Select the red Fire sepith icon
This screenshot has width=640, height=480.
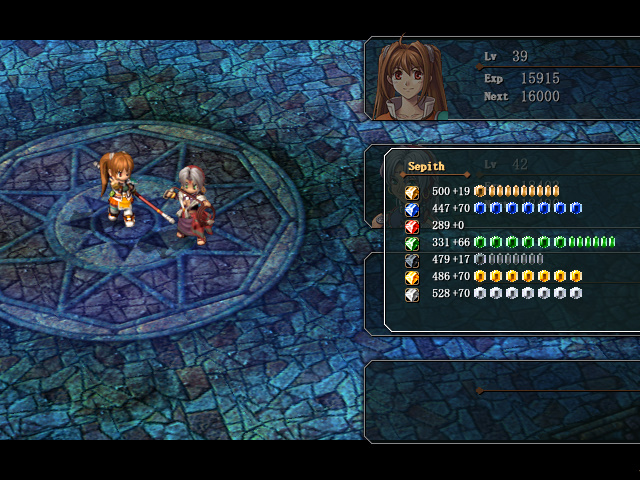pyautogui.click(x=411, y=226)
